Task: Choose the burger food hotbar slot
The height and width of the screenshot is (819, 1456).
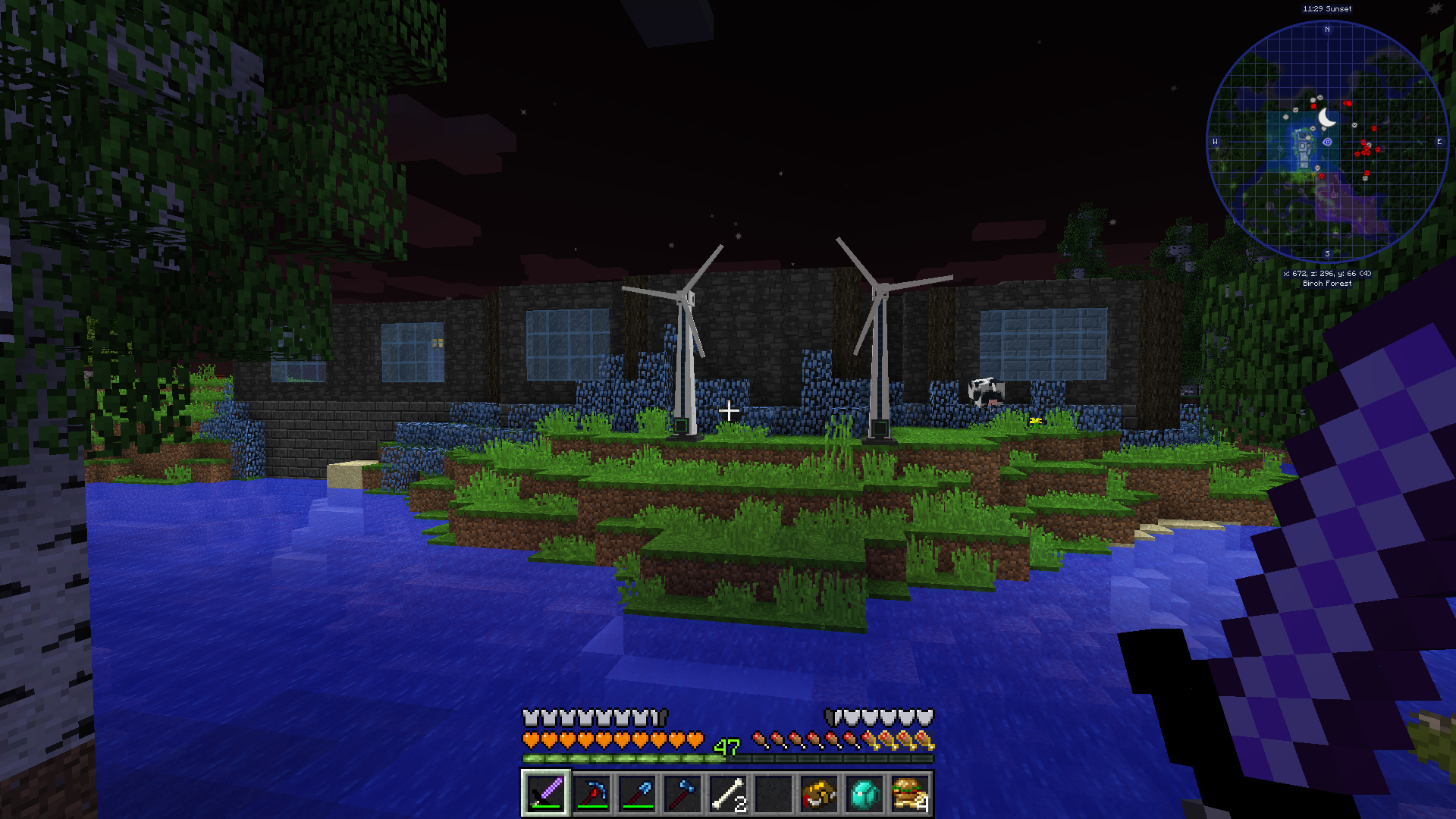Action: coord(910,793)
